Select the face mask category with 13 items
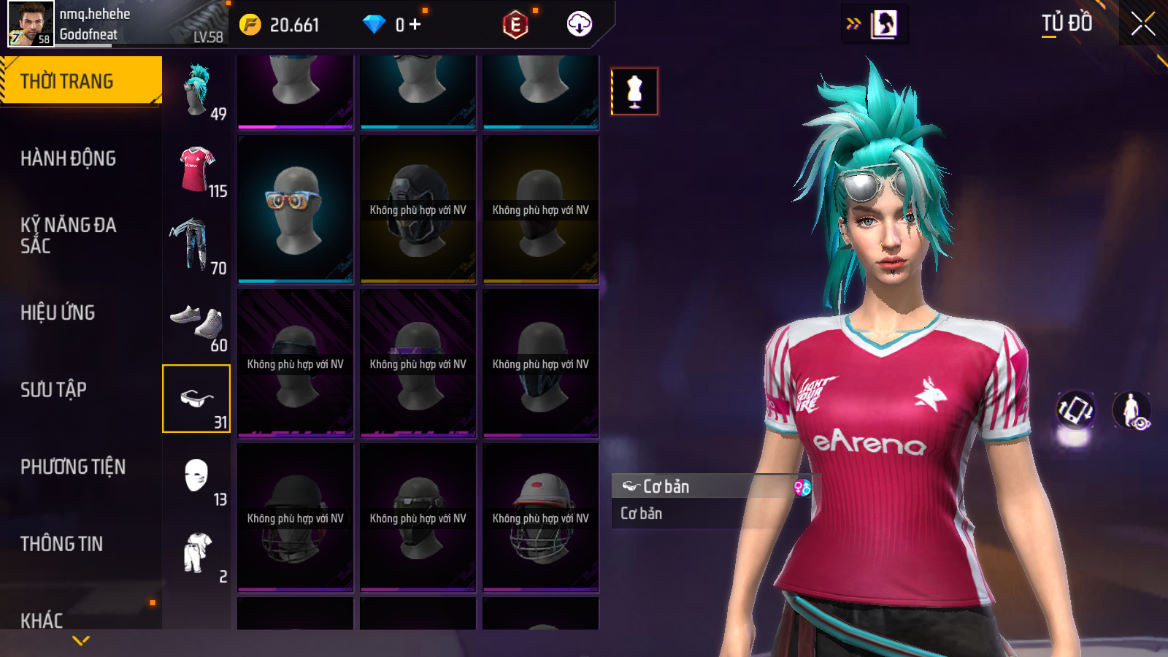Screen dimensions: 1168x657 [x=196, y=476]
